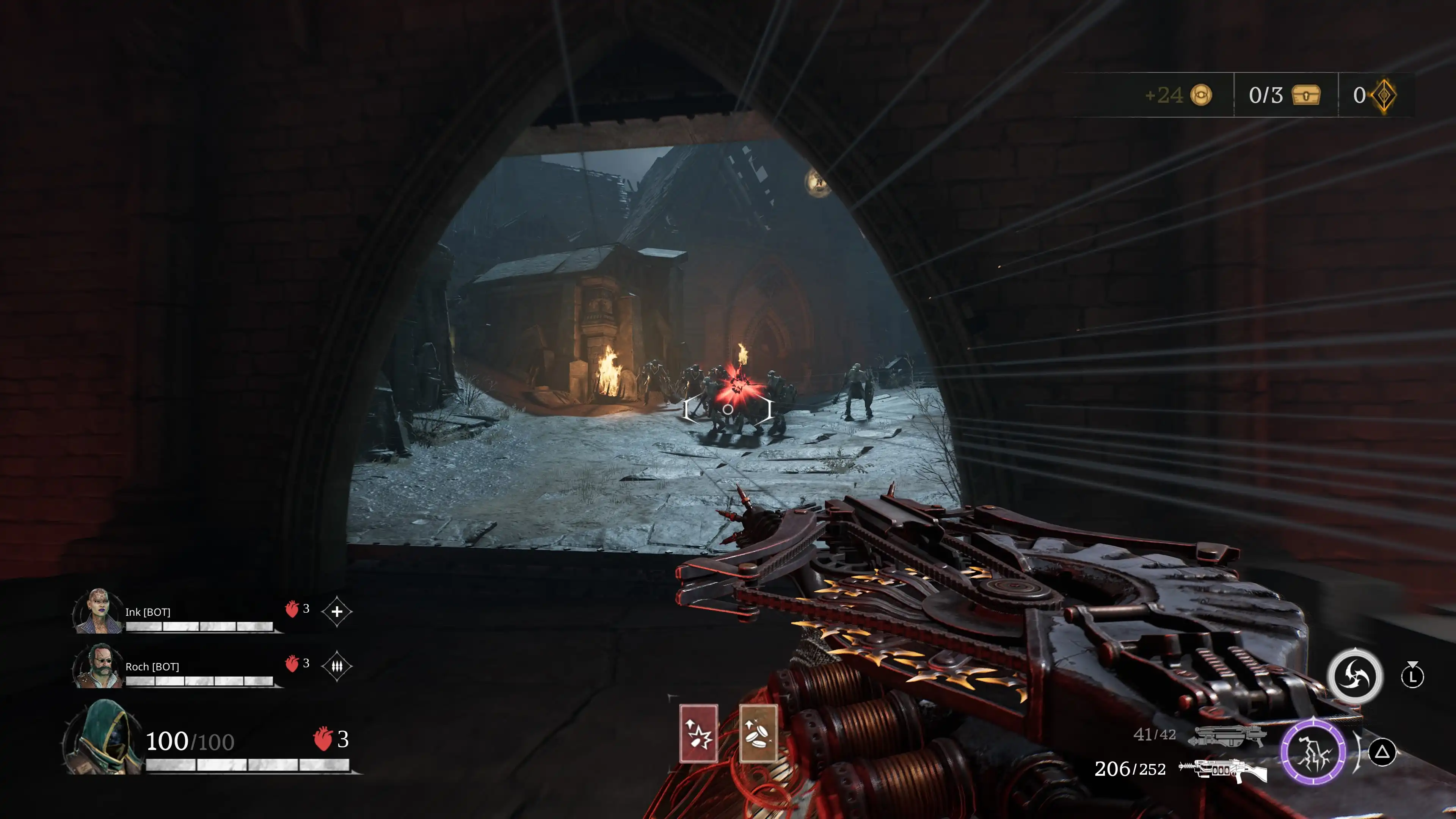The width and height of the screenshot is (1456, 819).
Task: Choose the brown coins card
Action: (x=758, y=733)
